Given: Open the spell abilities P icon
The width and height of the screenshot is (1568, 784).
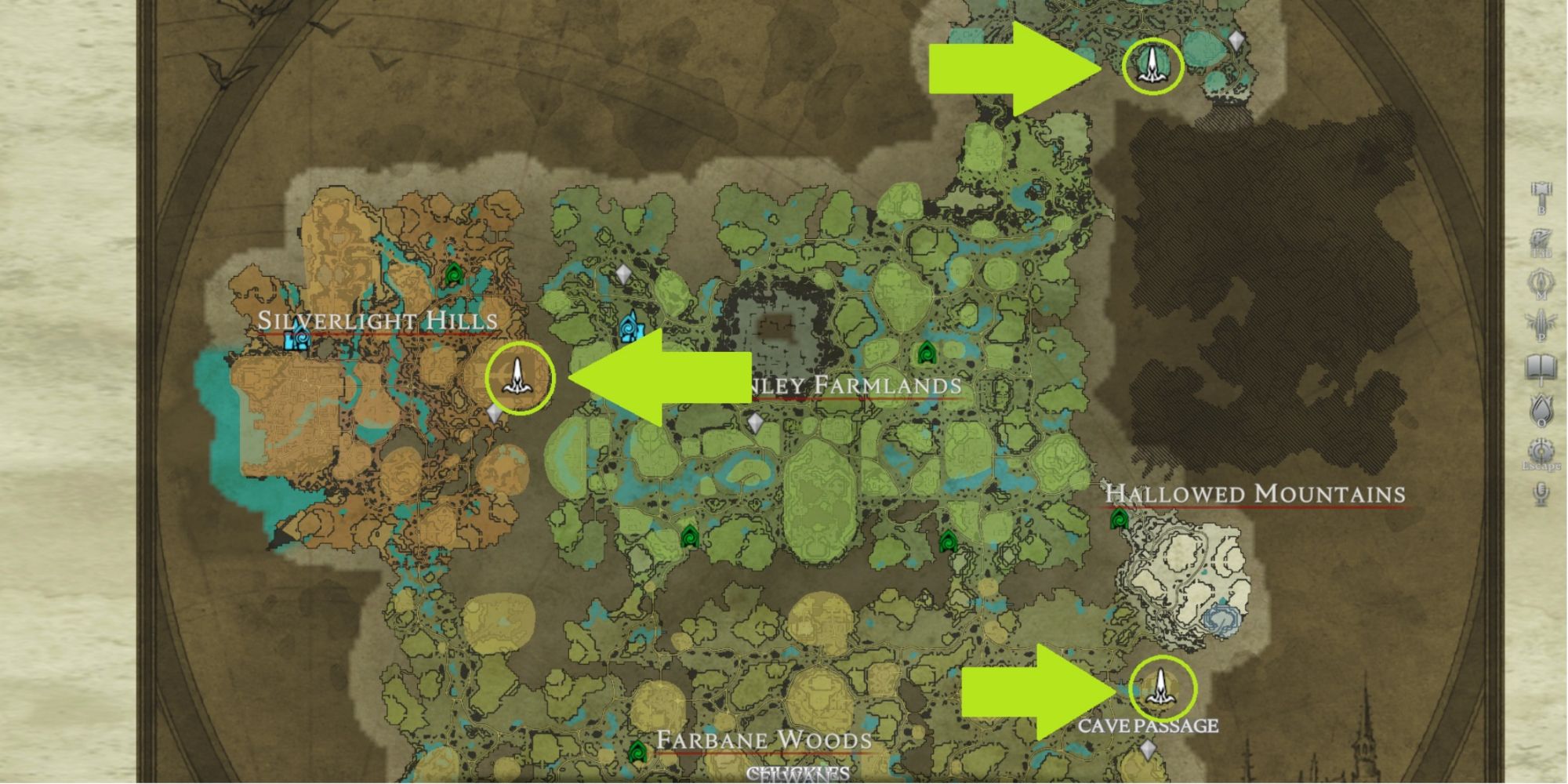Looking at the screenshot, I should click(x=1541, y=319).
